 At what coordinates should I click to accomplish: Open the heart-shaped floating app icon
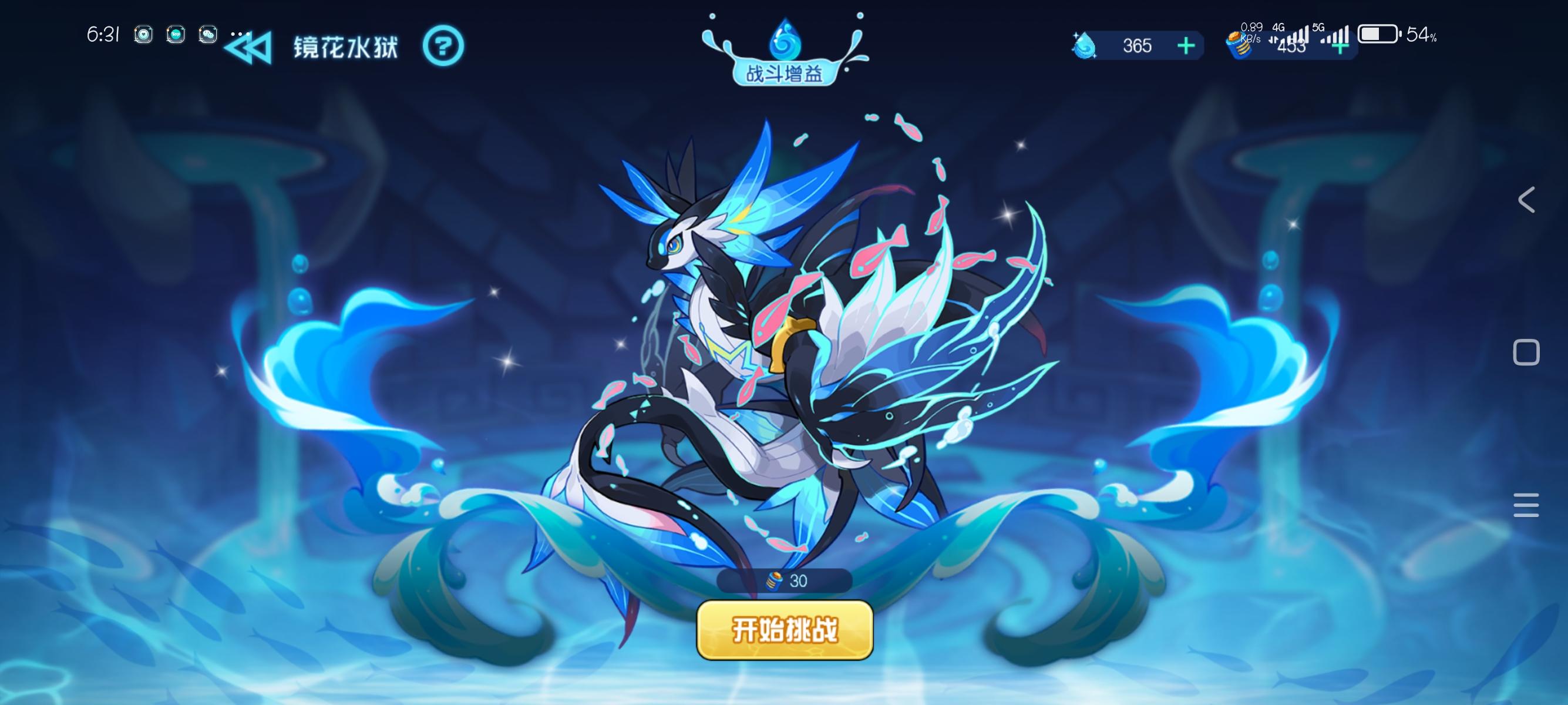pos(143,35)
